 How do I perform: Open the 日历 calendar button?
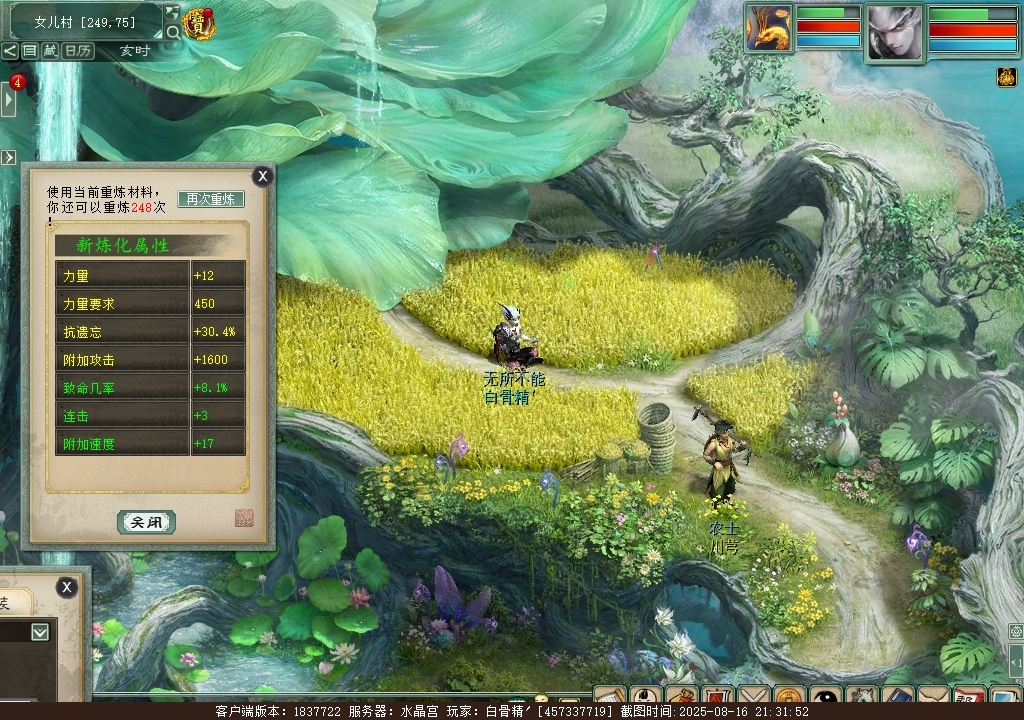[x=79, y=51]
